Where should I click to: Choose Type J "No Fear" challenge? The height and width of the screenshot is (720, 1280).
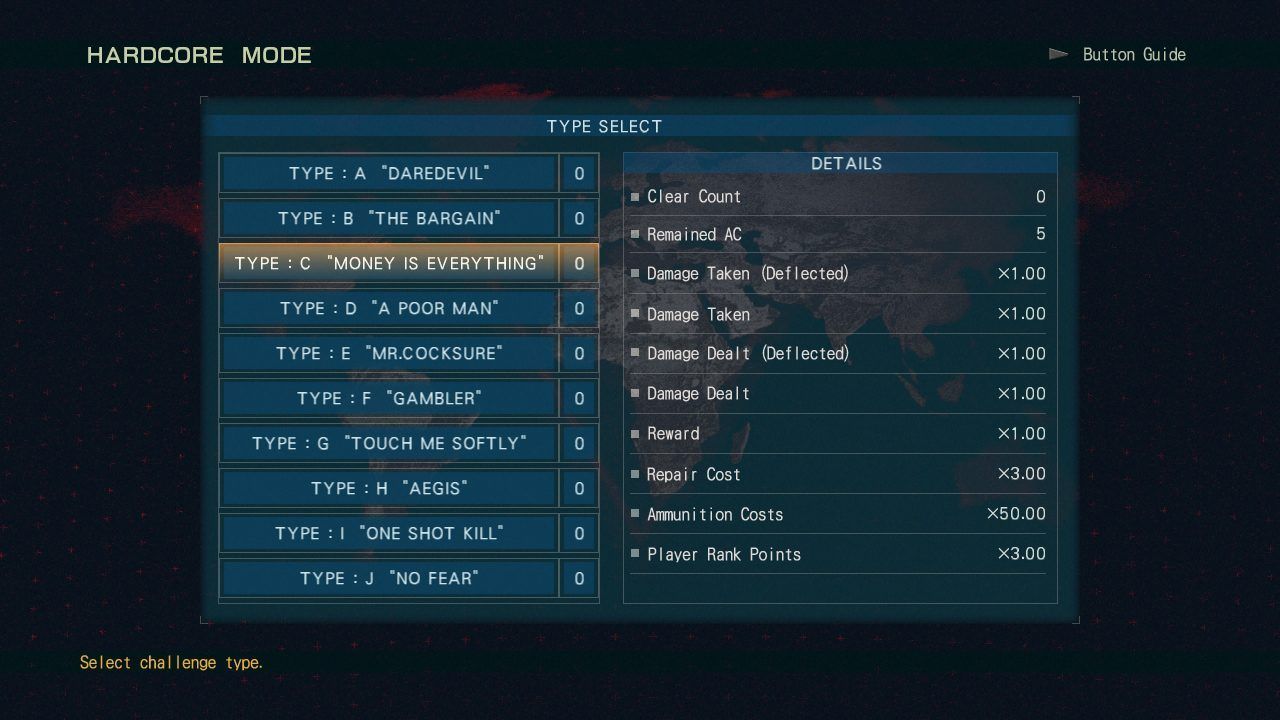389,578
